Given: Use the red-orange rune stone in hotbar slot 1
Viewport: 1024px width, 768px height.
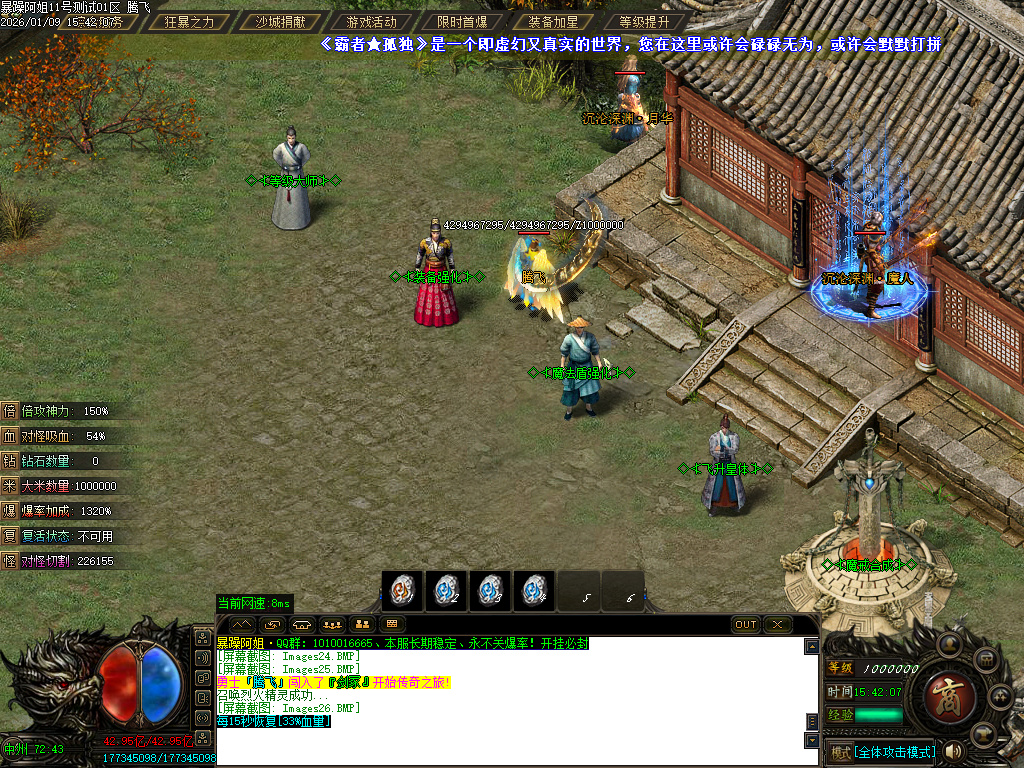Looking at the screenshot, I should pos(402,590).
